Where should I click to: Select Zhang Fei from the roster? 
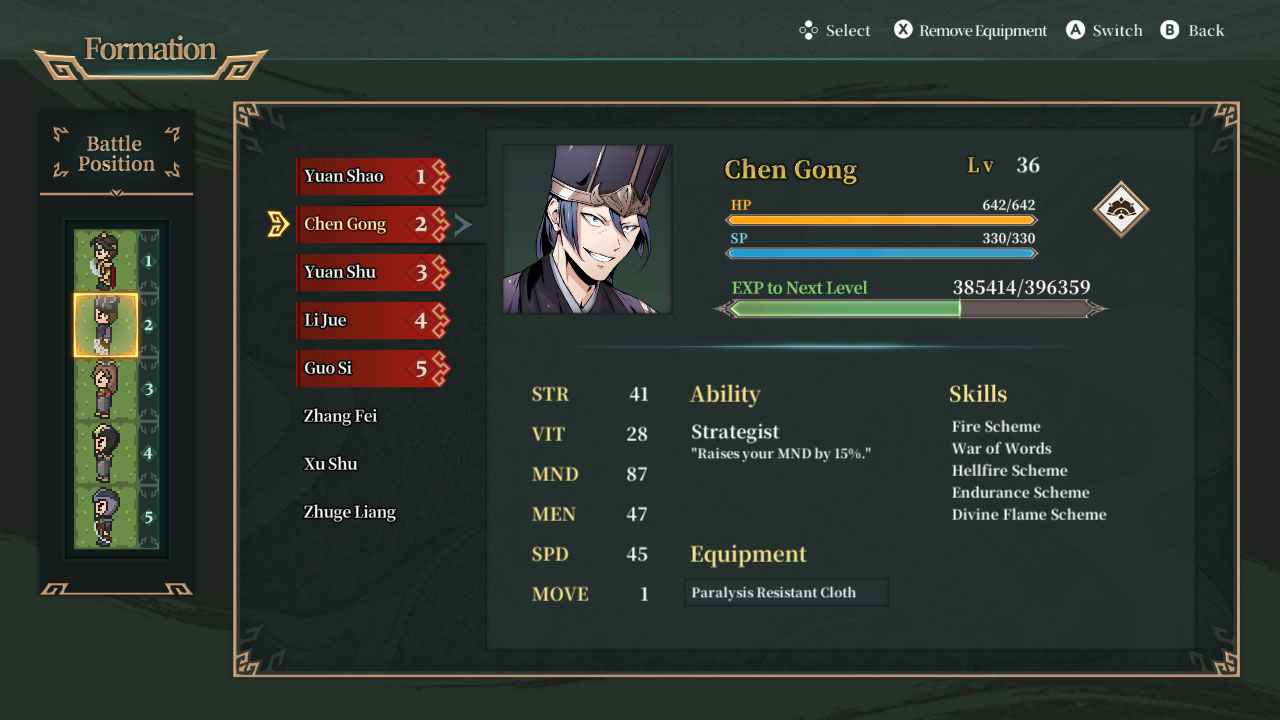341,415
